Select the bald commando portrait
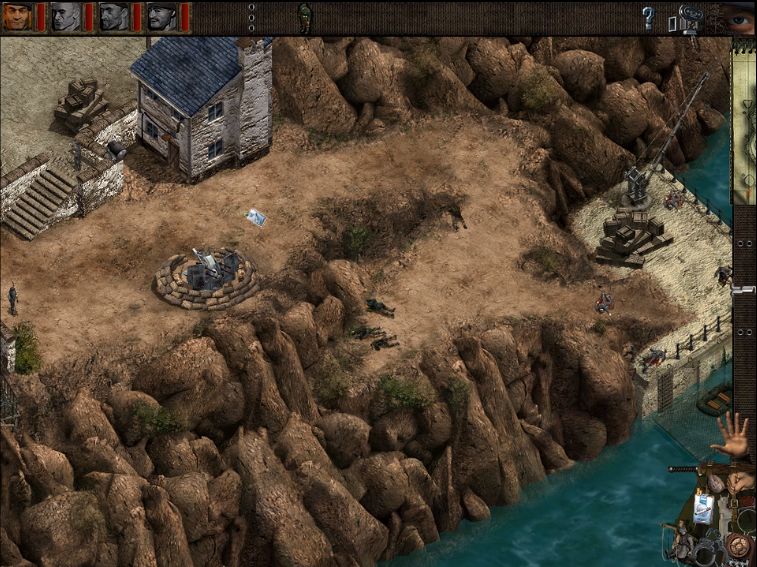757x567 pixels. tap(65, 17)
